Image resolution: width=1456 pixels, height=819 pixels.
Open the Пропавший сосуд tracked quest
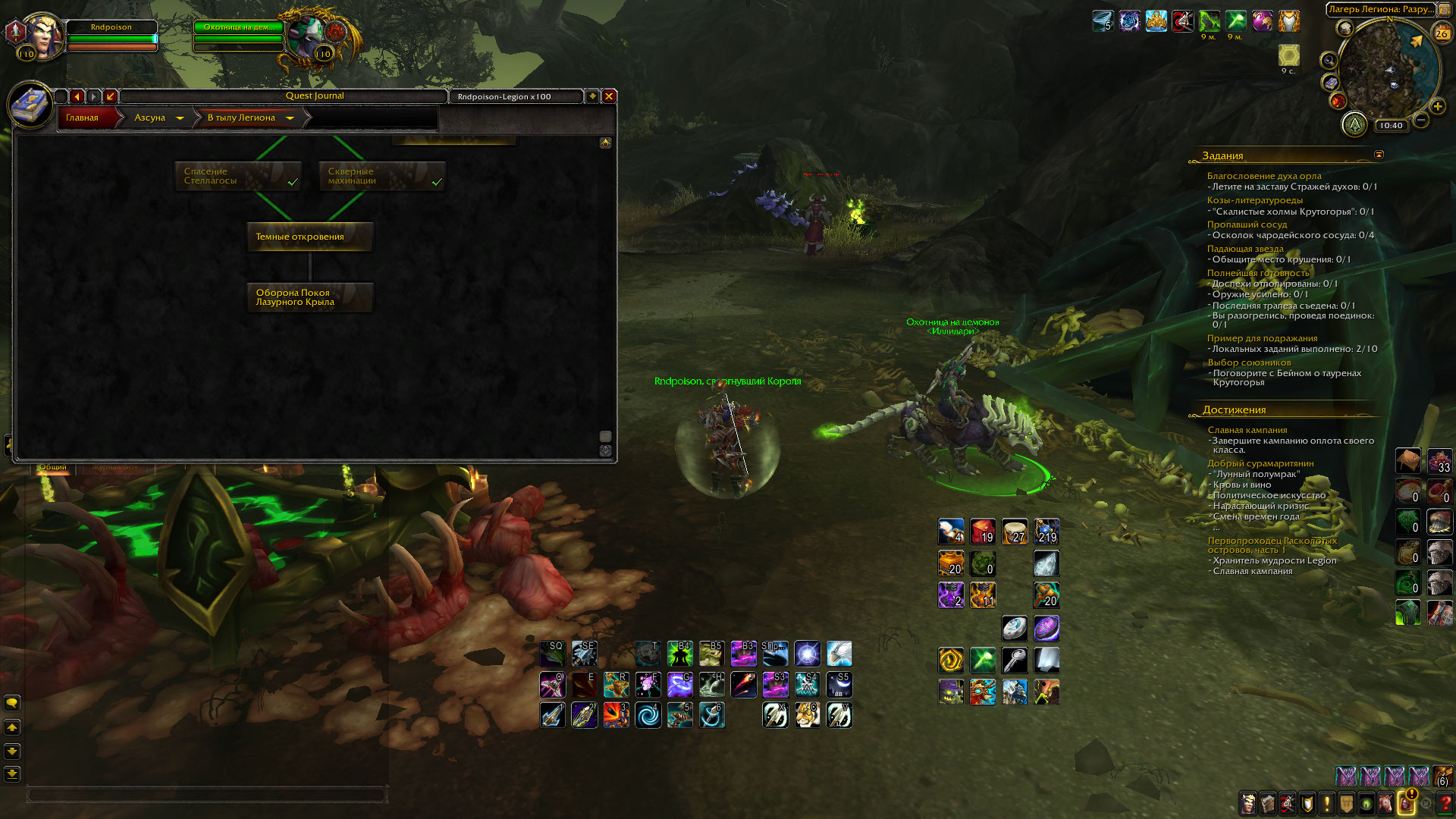point(1247,224)
